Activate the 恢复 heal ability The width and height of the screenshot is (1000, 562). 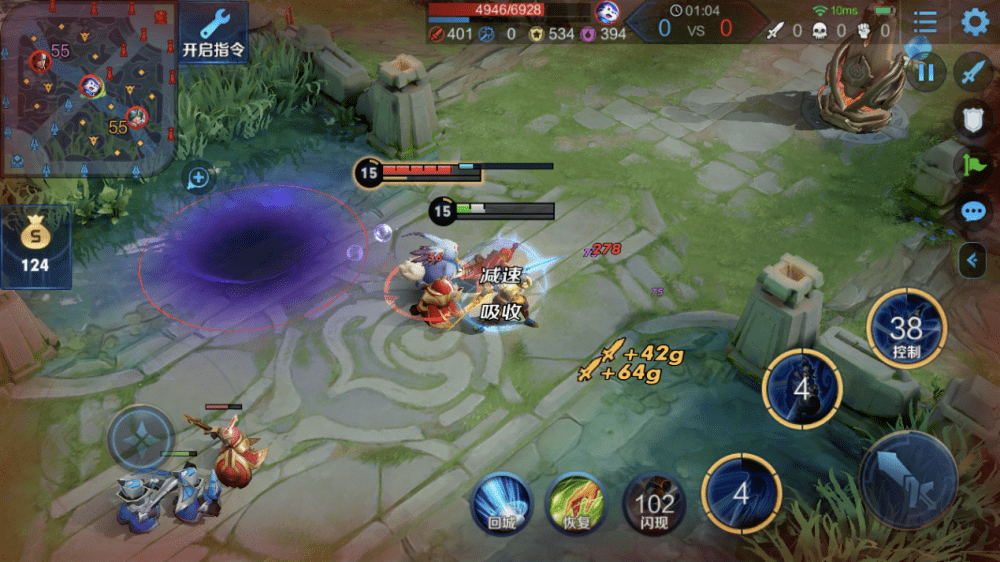[x=575, y=502]
